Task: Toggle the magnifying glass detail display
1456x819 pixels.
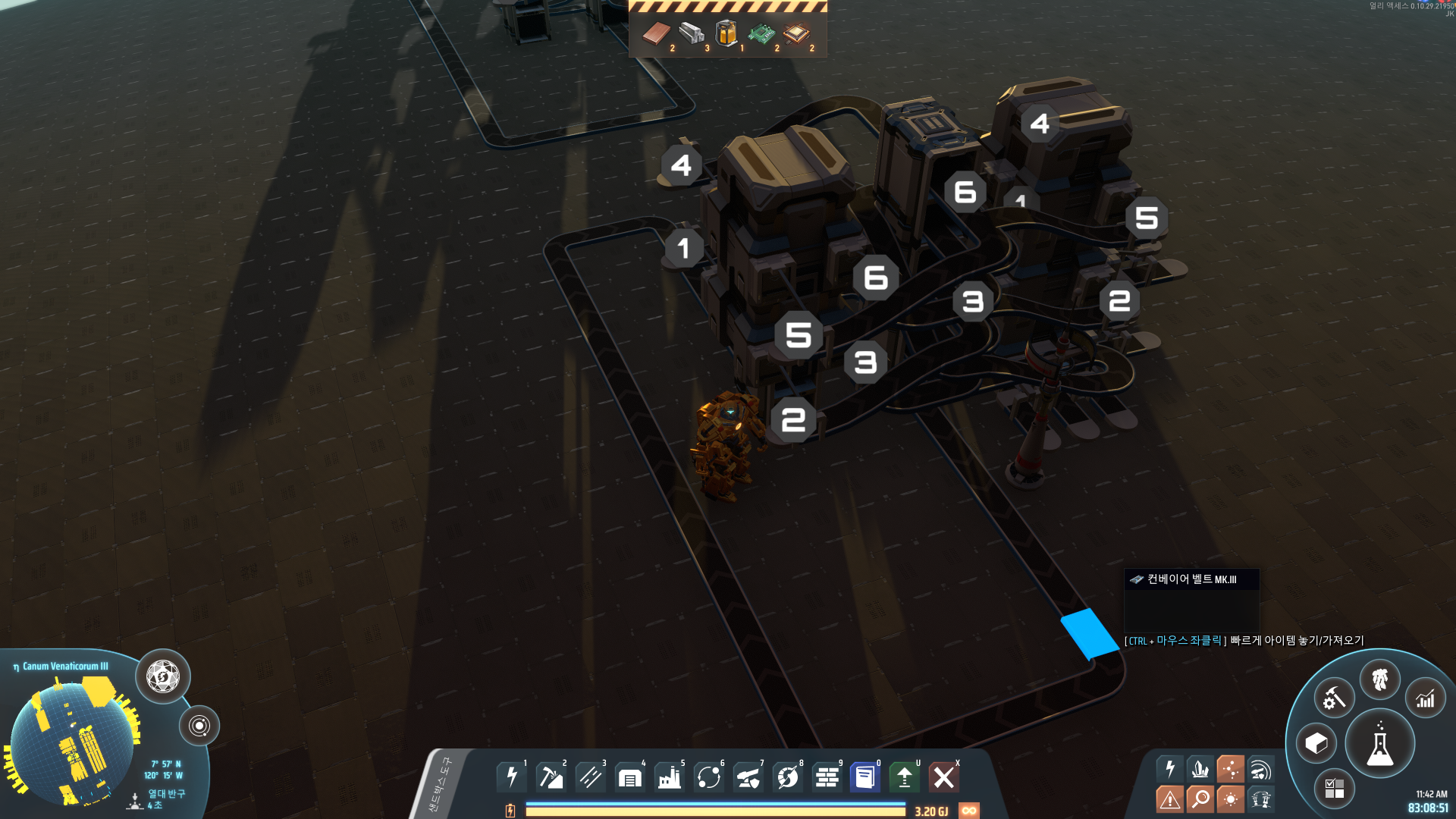Action: click(x=1200, y=799)
